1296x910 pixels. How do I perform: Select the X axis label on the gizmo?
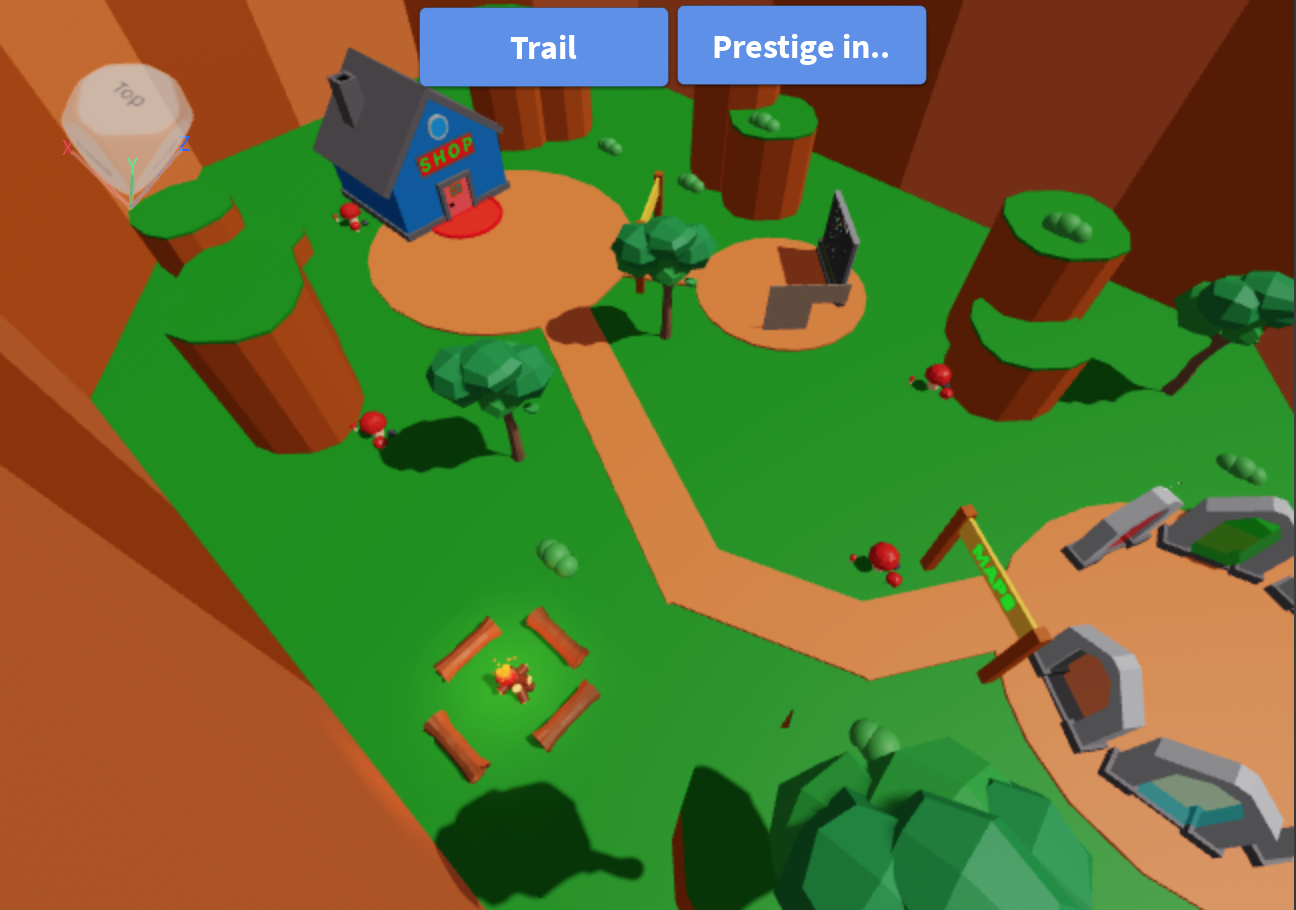(68, 147)
